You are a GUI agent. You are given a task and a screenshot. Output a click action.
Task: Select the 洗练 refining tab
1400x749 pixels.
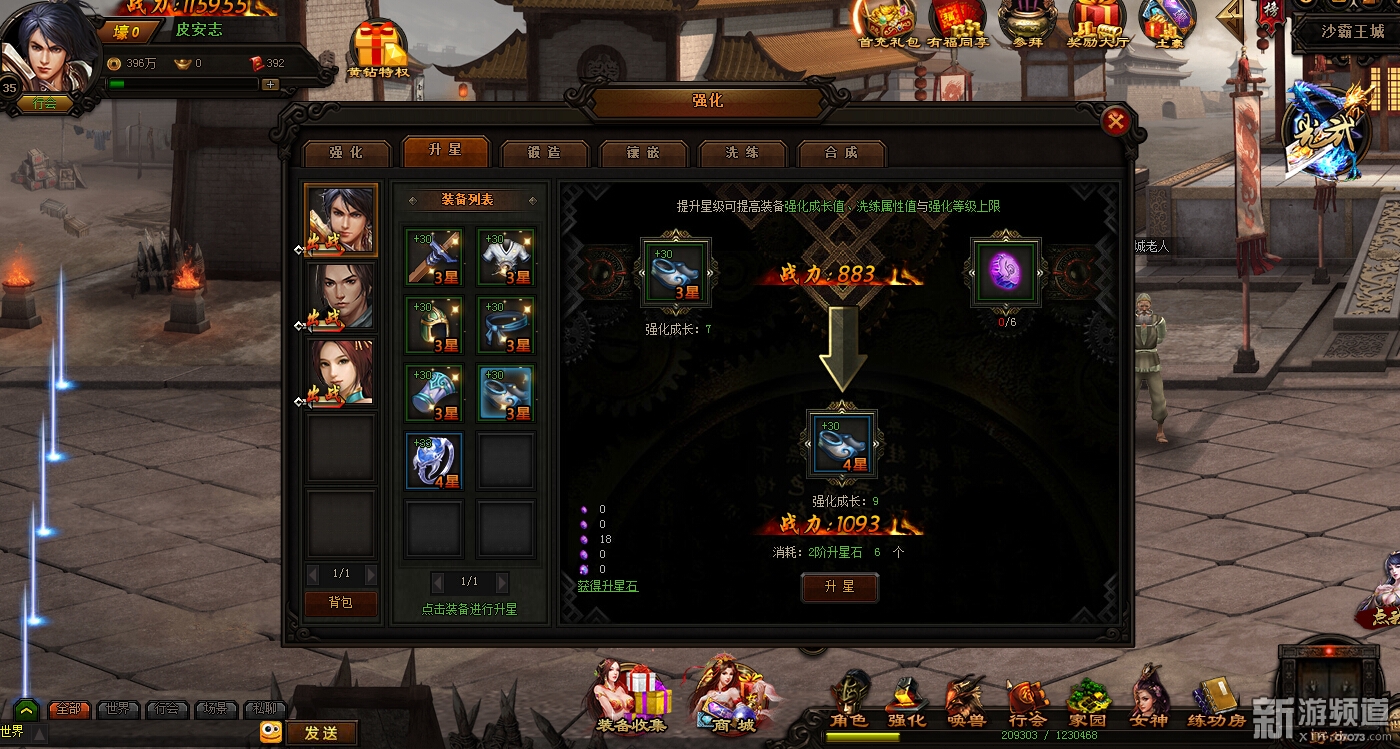click(x=742, y=153)
